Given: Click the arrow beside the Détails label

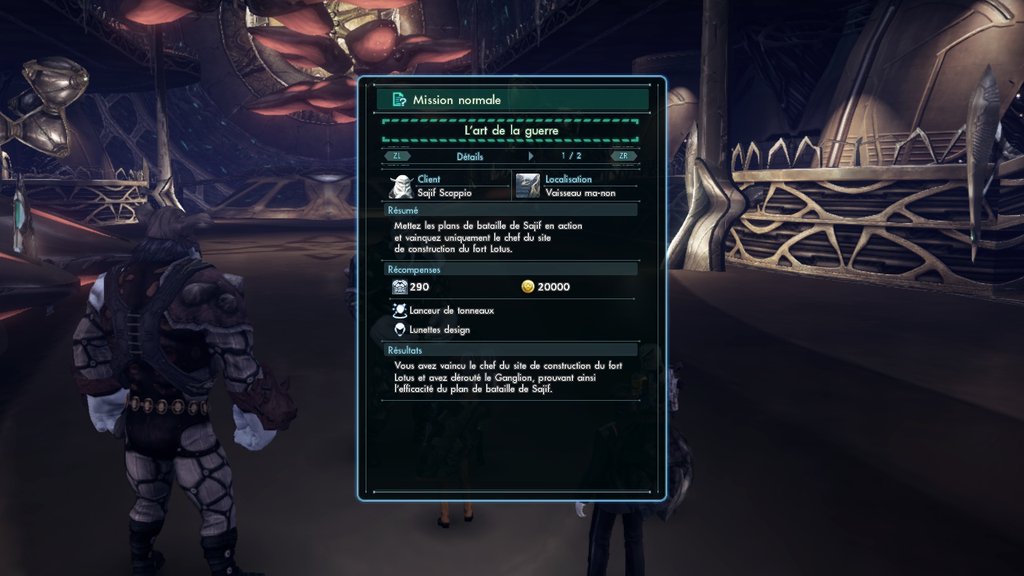Looking at the screenshot, I should 531,156.
